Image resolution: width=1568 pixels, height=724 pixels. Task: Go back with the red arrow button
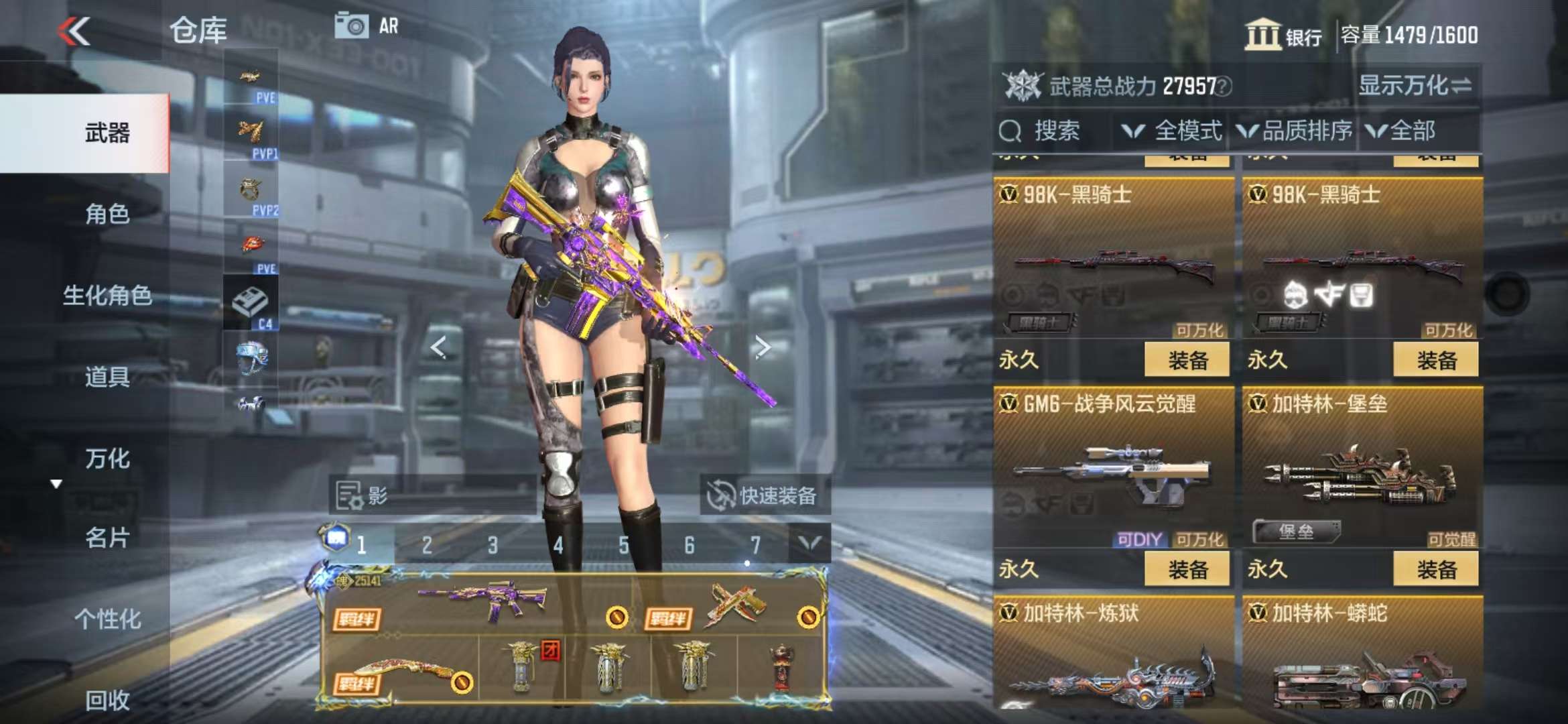[x=74, y=32]
